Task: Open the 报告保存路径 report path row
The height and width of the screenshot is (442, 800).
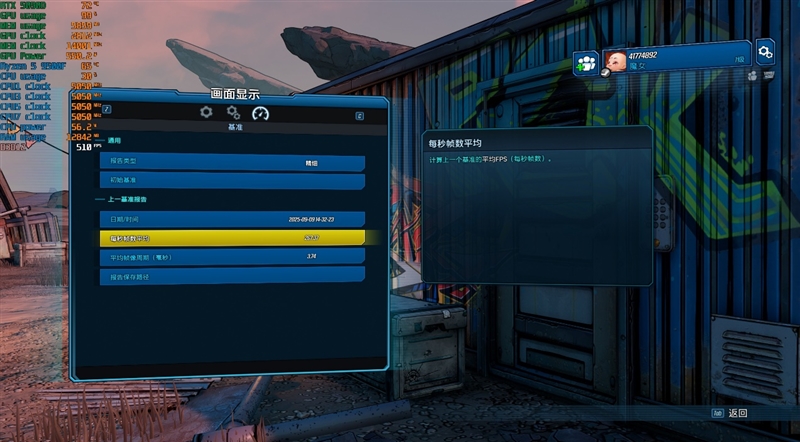Action: (x=231, y=275)
